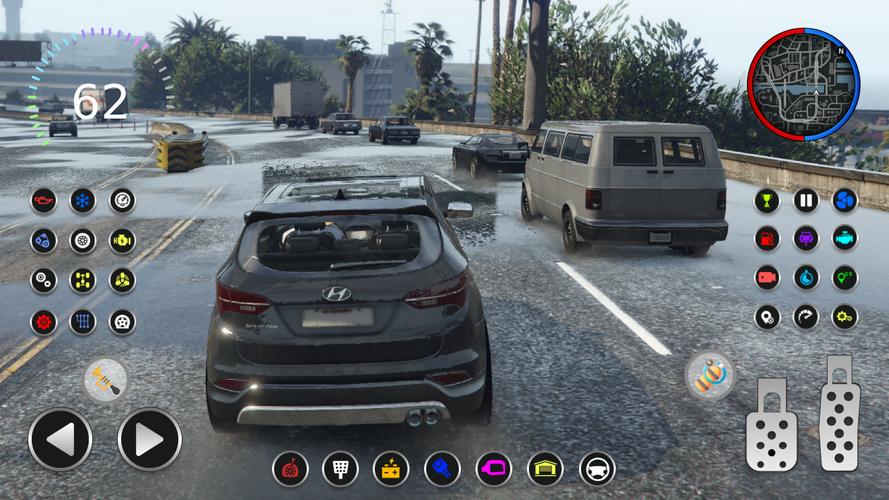Toggle the blue snowflake icon
This screenshot has height=500, width=889.
coord(83,201)
